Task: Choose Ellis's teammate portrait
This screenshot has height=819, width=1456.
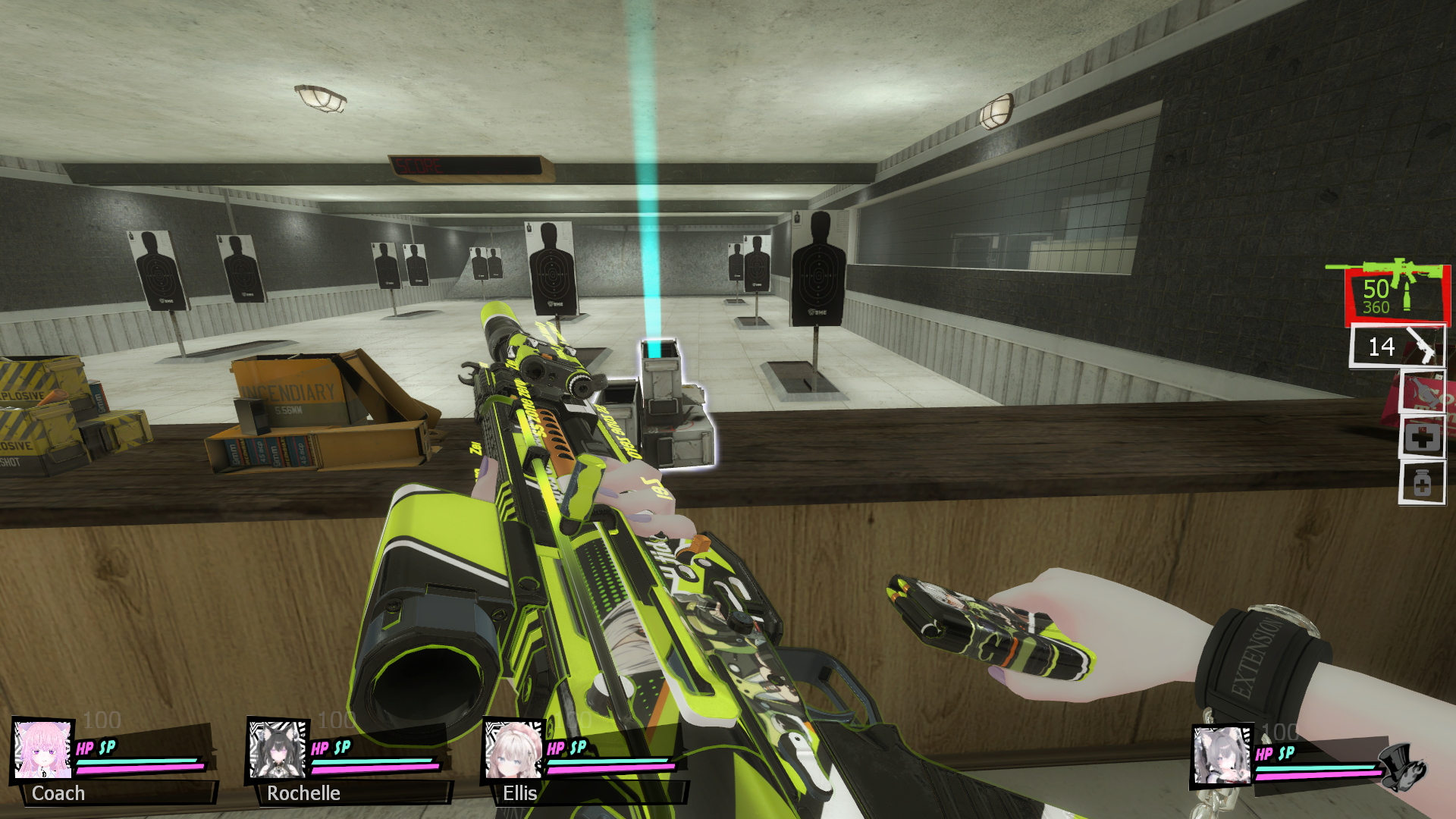Action: (x=513, y=751)
